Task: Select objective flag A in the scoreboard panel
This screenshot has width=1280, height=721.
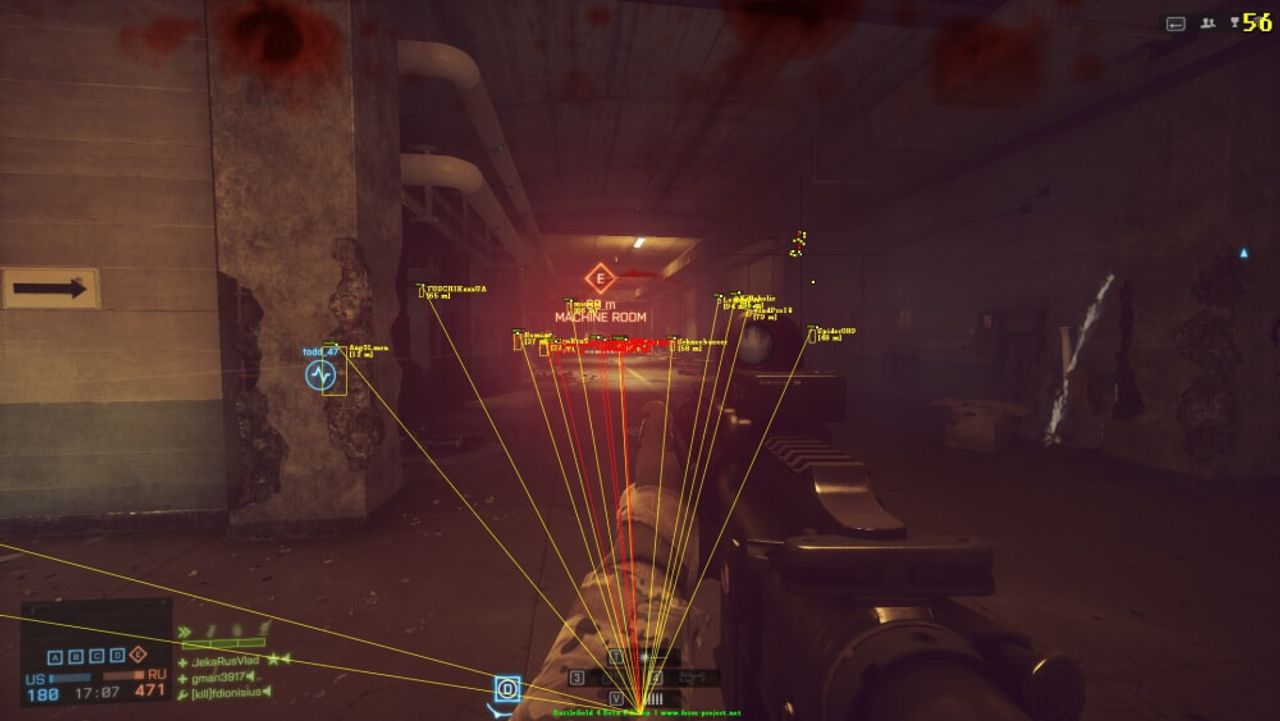Action: [55, 656]
